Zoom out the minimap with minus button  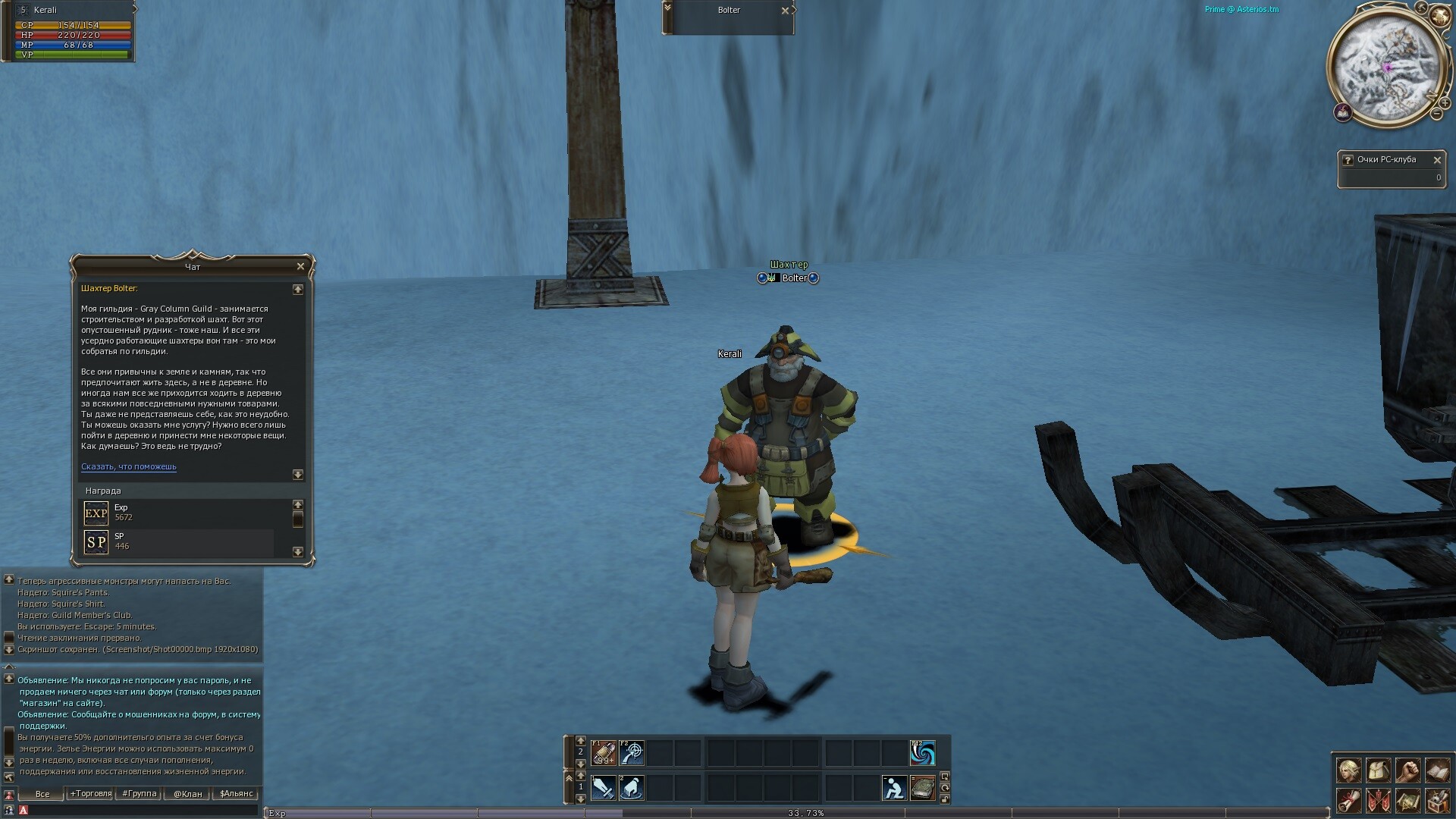click(1436, 114)
